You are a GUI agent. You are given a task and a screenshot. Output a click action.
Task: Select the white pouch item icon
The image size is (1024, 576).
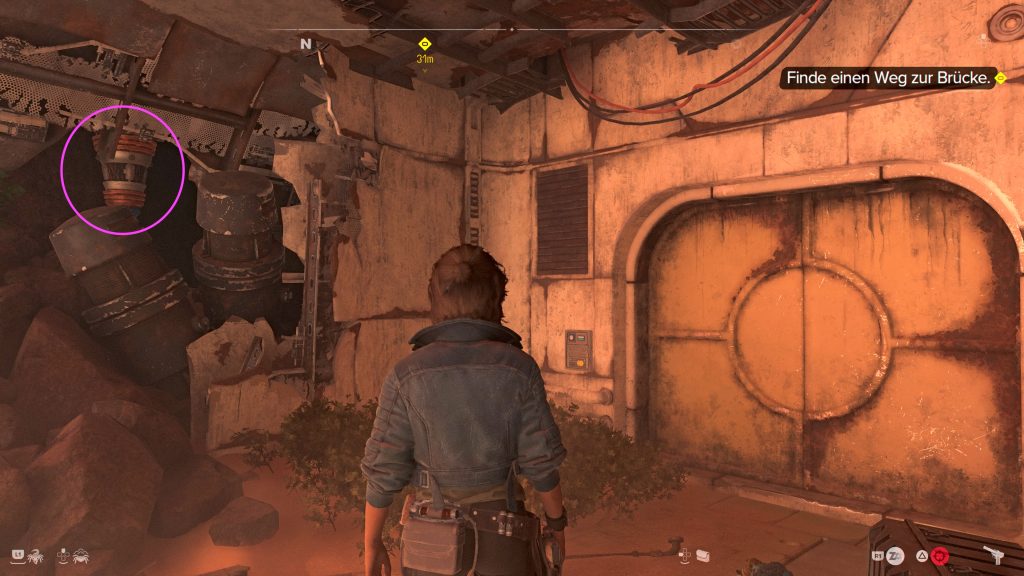point(702,554)
